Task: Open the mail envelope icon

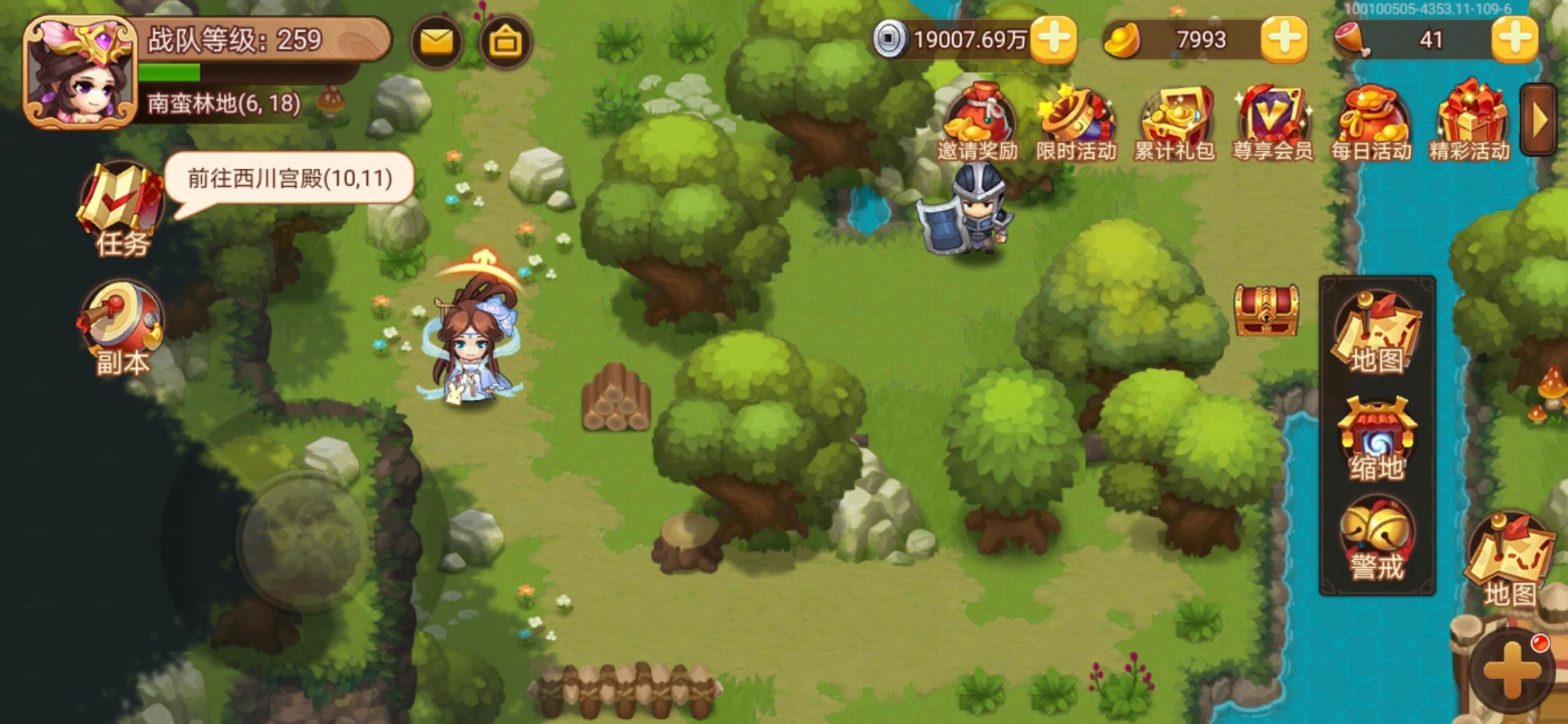Action: 436,42
